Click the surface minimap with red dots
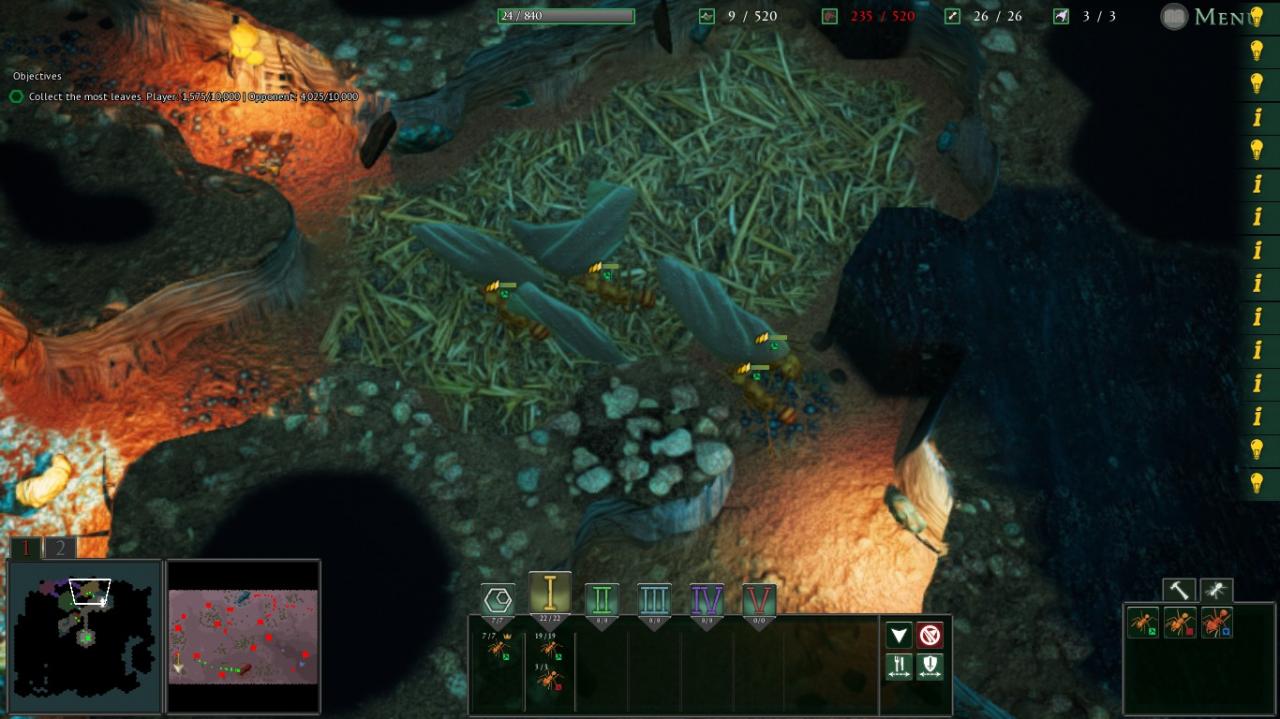The image size is (1280, 719). [243, 636]
